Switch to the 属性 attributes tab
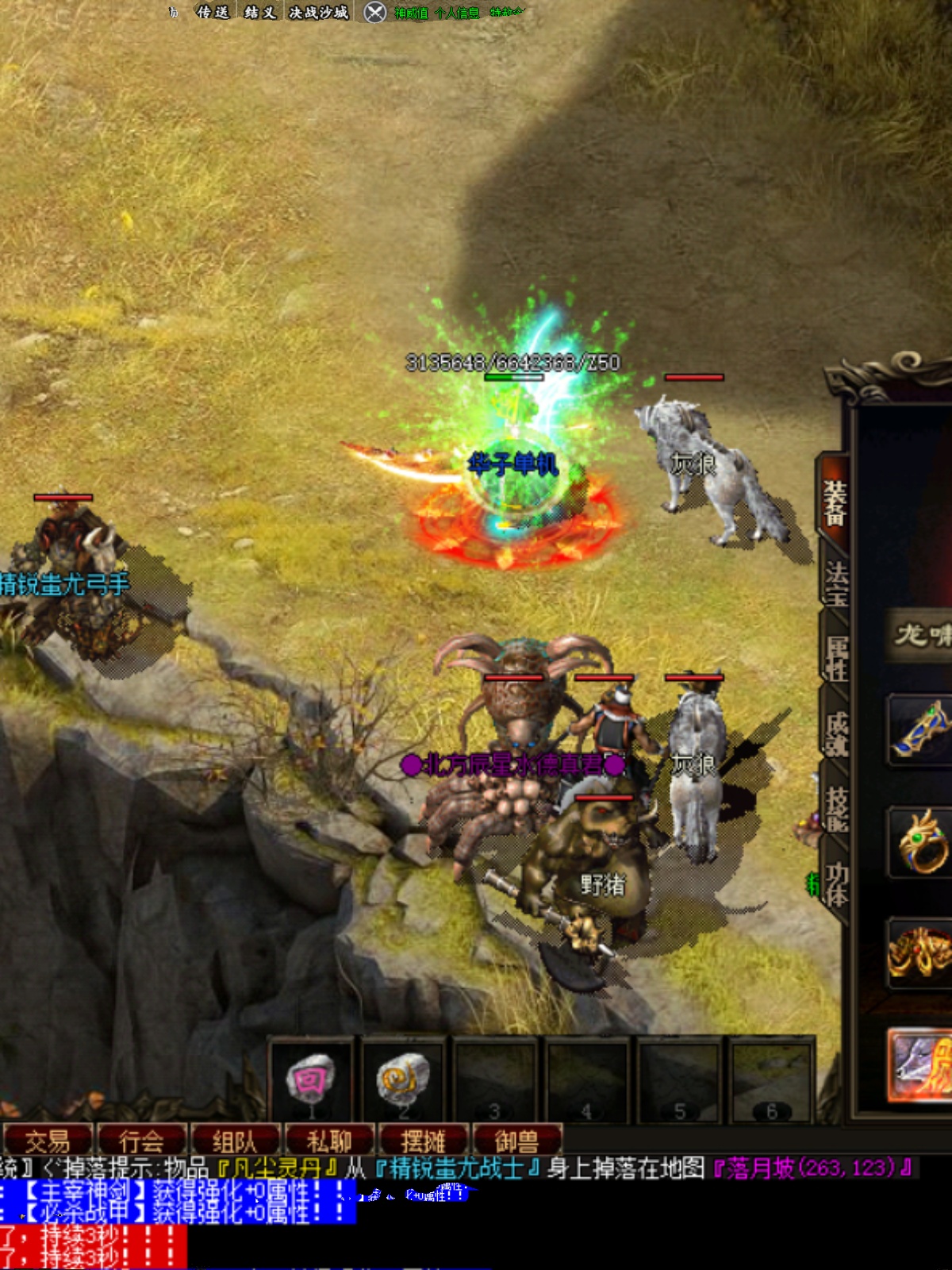Screen dimensions: 952x1270 [837, 658]
